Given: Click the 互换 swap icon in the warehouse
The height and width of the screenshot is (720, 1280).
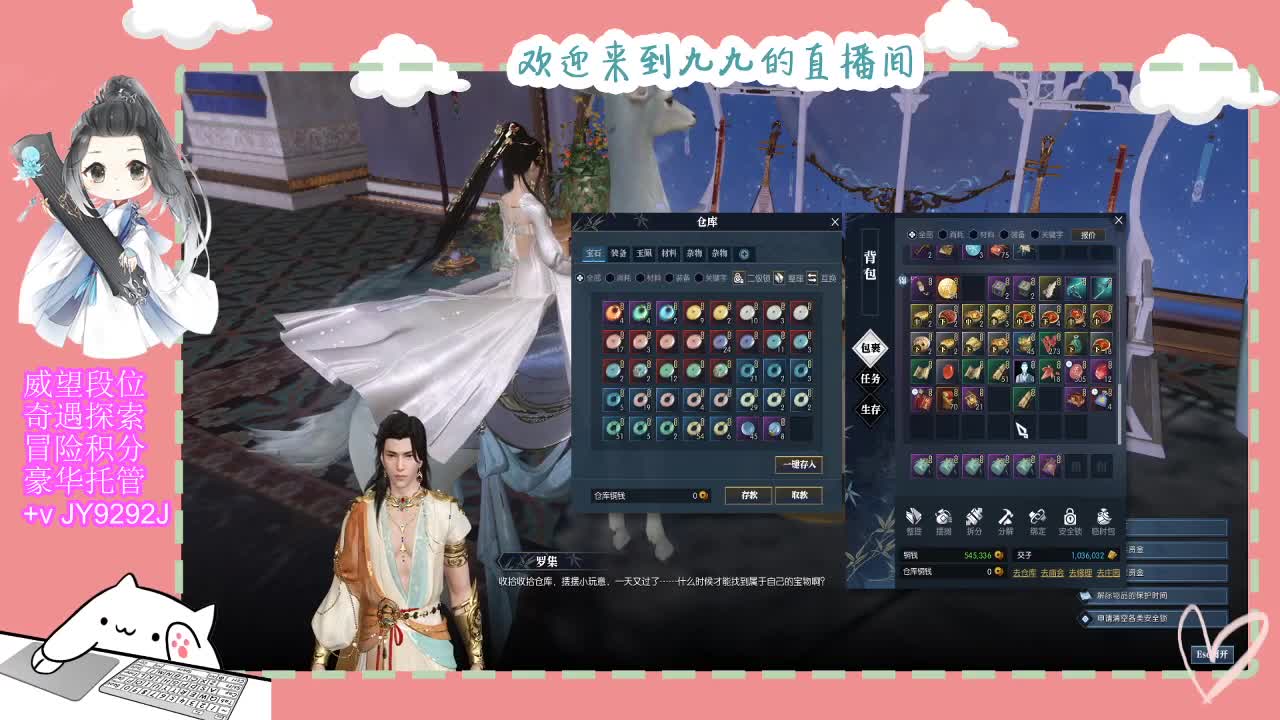Looking at the screenshot, I should pyautogui.click(x=811, y=278).
